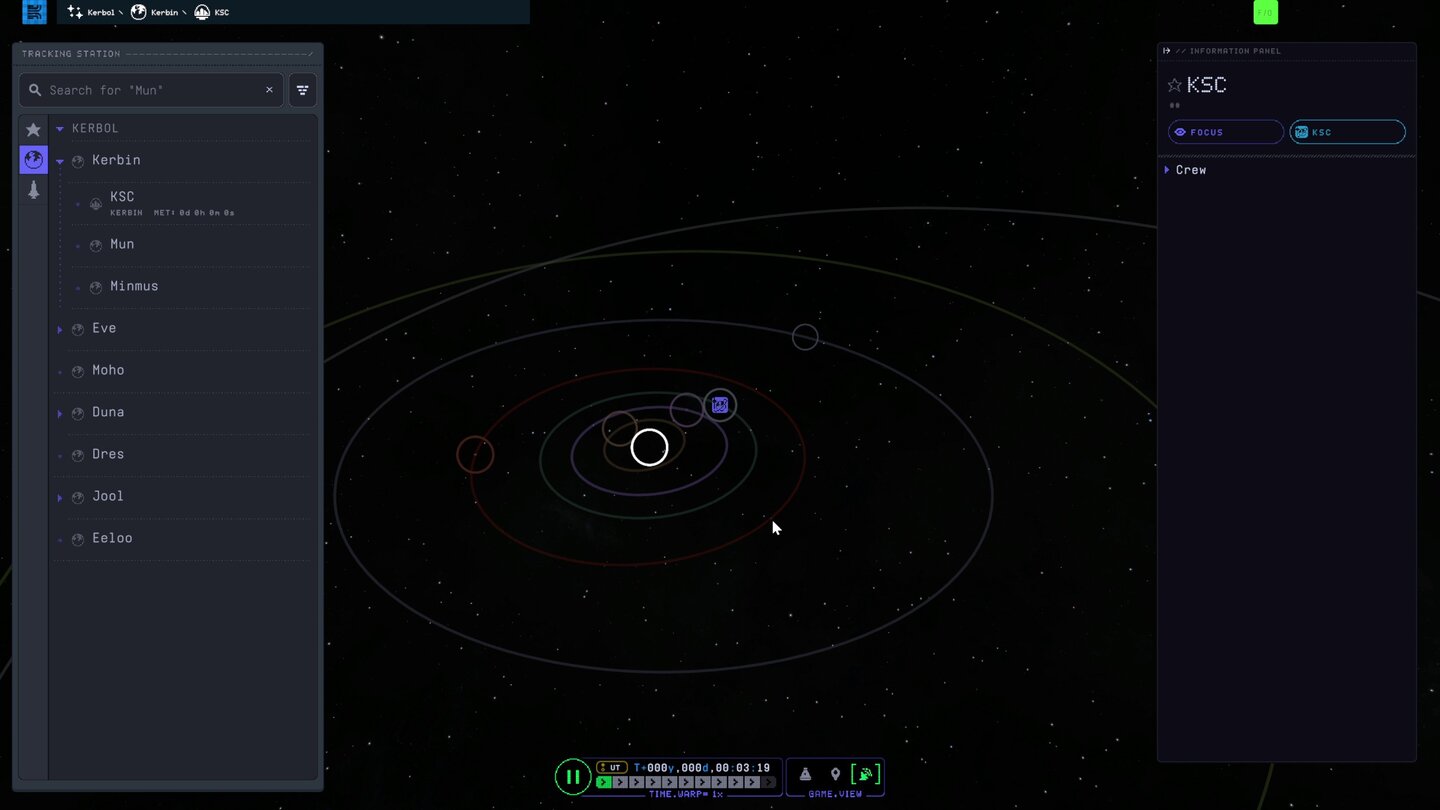The height and width of the screenshot is (810, 1440).
Task: Collapse the Kerbol tree entry
Action: pyautogui.click(x=59, y=128)
